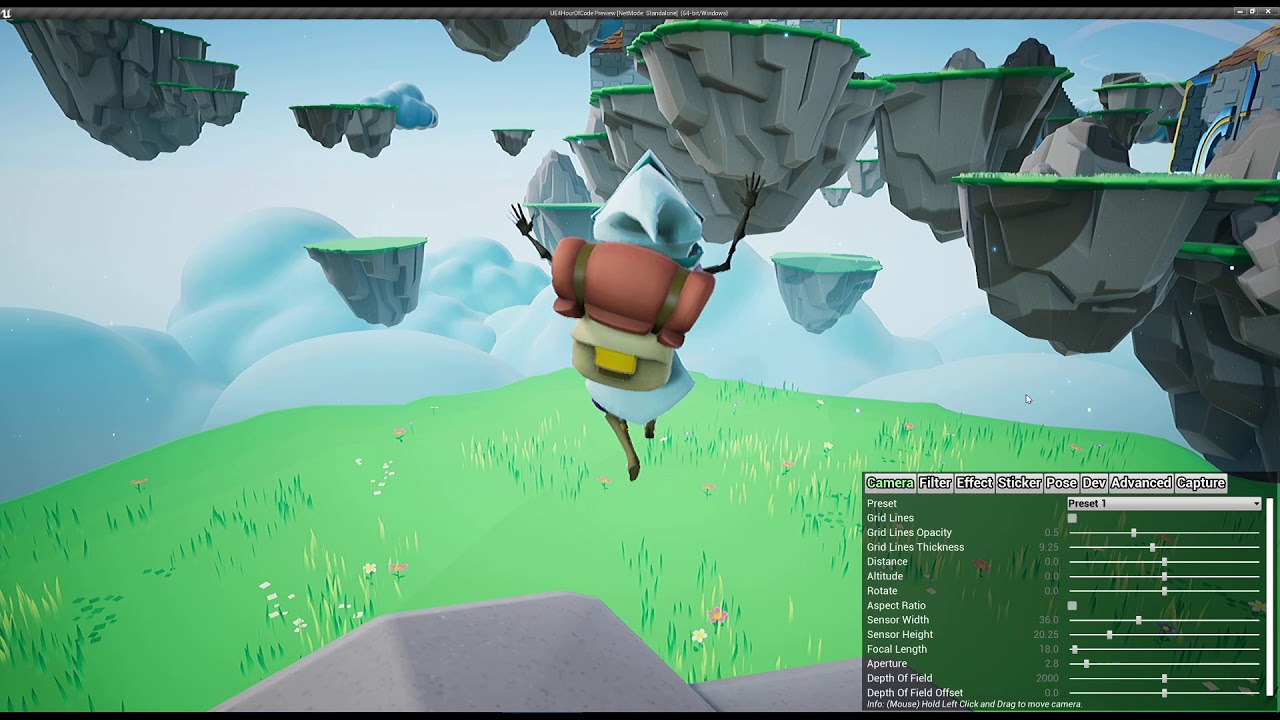Minimize the game window
Image resolution: width=1280 pixels, height=720 pixels.
coord(1238,12)
